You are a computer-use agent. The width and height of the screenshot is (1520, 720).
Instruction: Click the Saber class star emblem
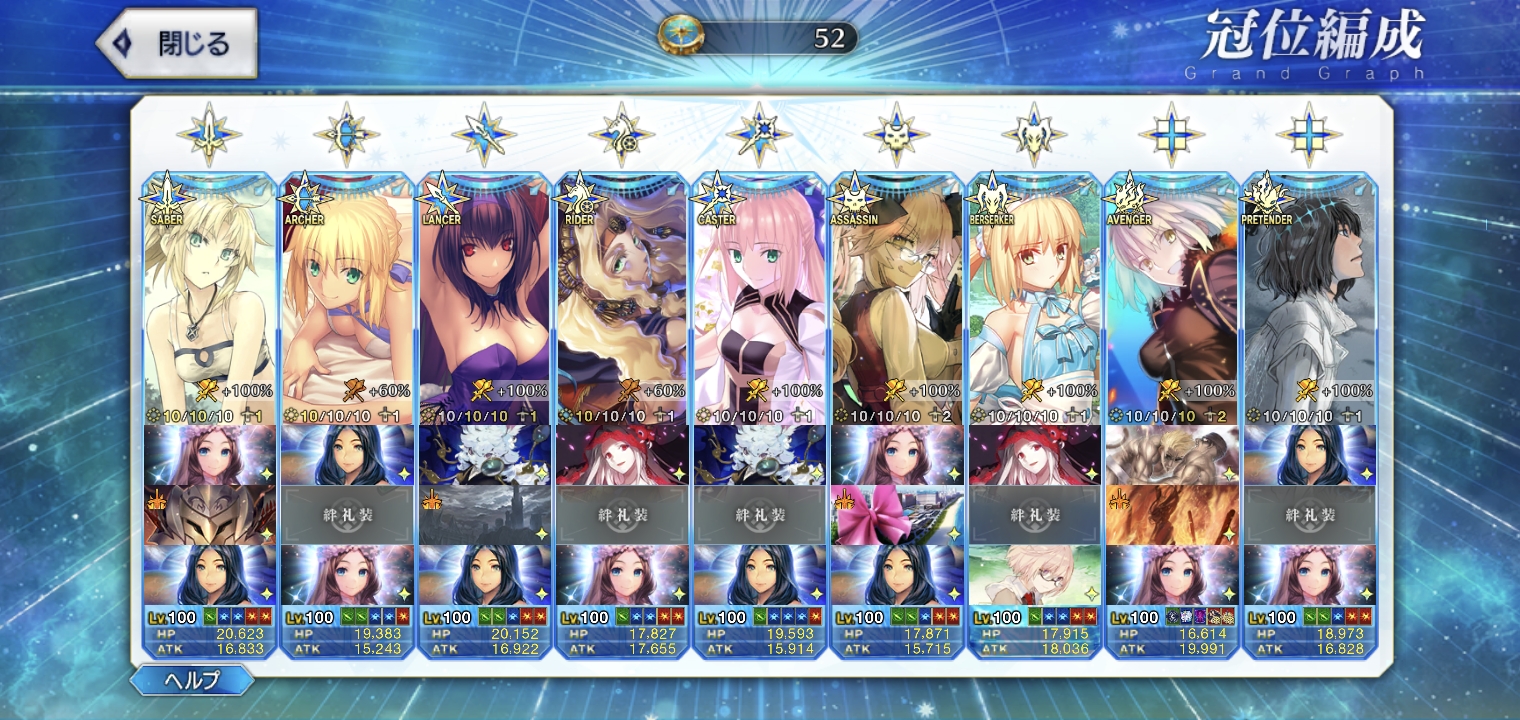[x=209, y=134]
